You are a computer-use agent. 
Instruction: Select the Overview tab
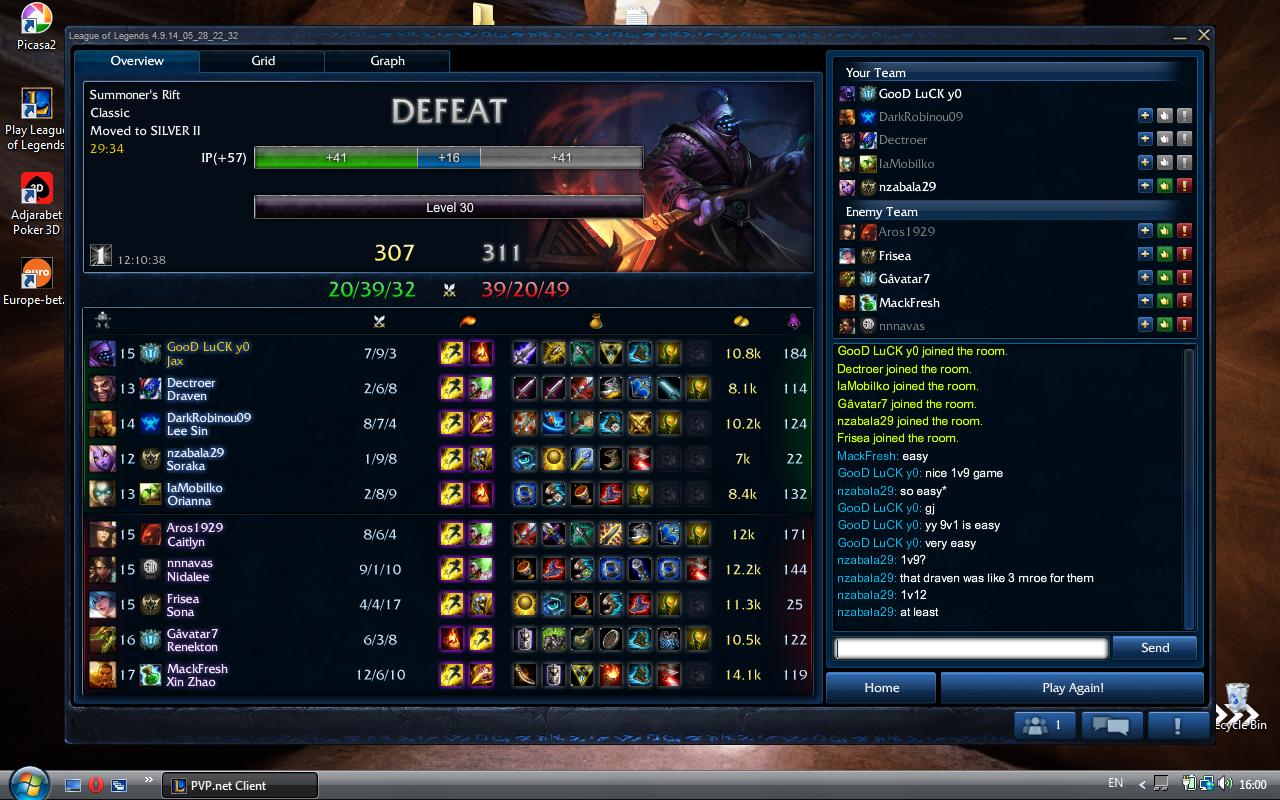[x=137, y=61]
